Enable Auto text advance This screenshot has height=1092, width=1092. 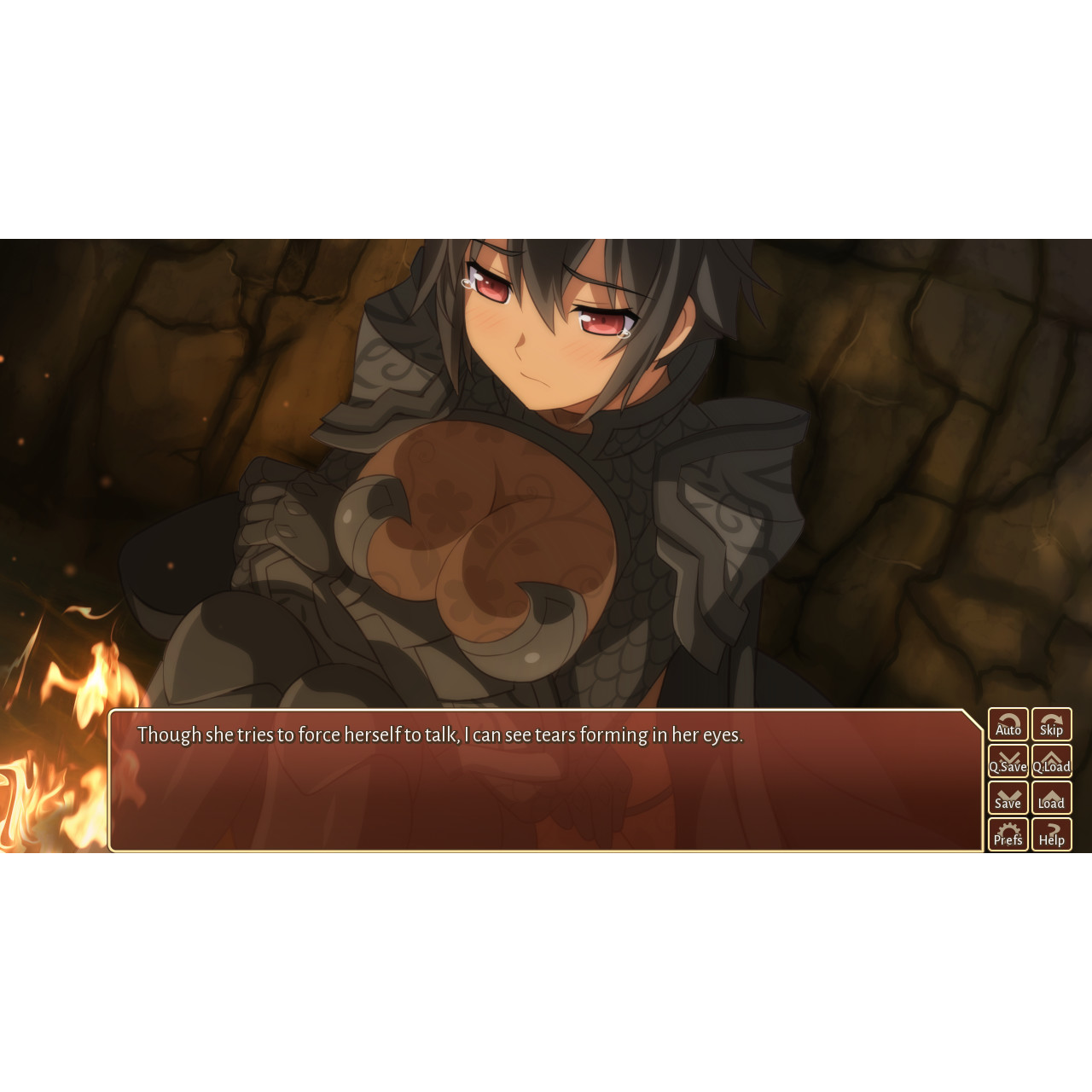click(x=1008, y=724)
